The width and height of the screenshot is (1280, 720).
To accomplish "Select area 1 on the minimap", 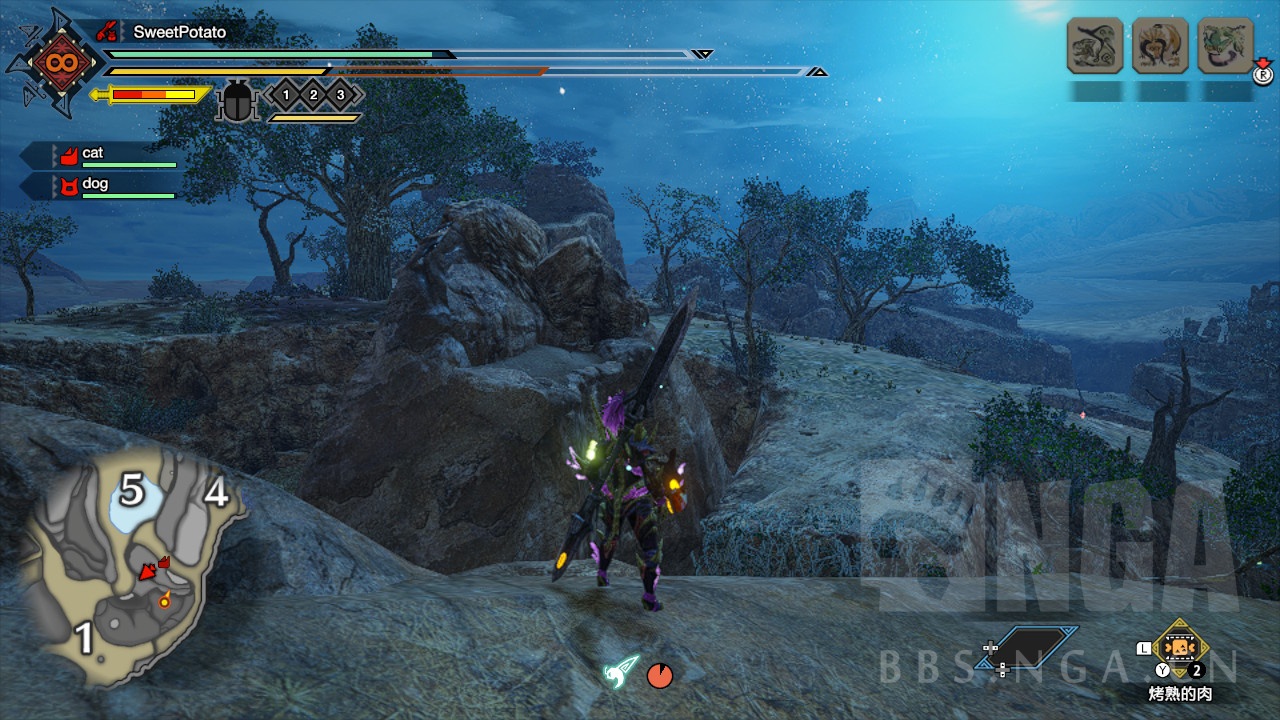I will pos(85,638).
